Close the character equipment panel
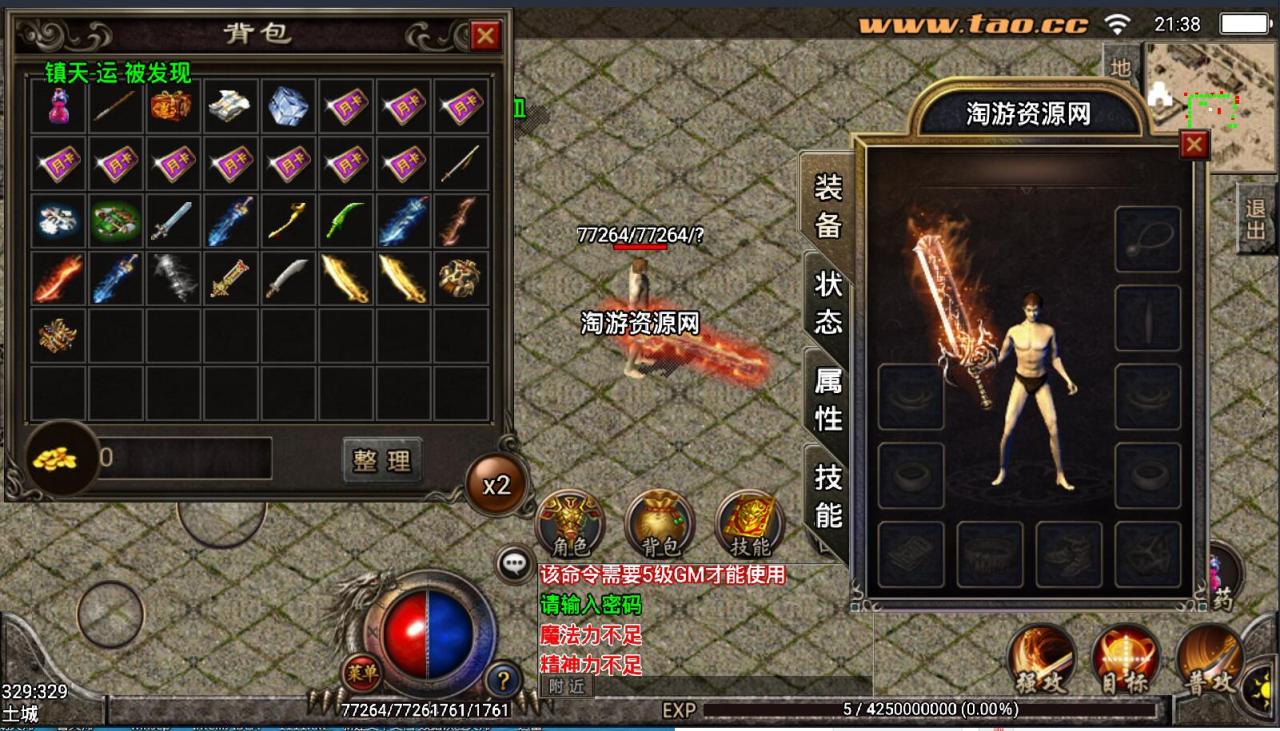 coord(1194,146)
